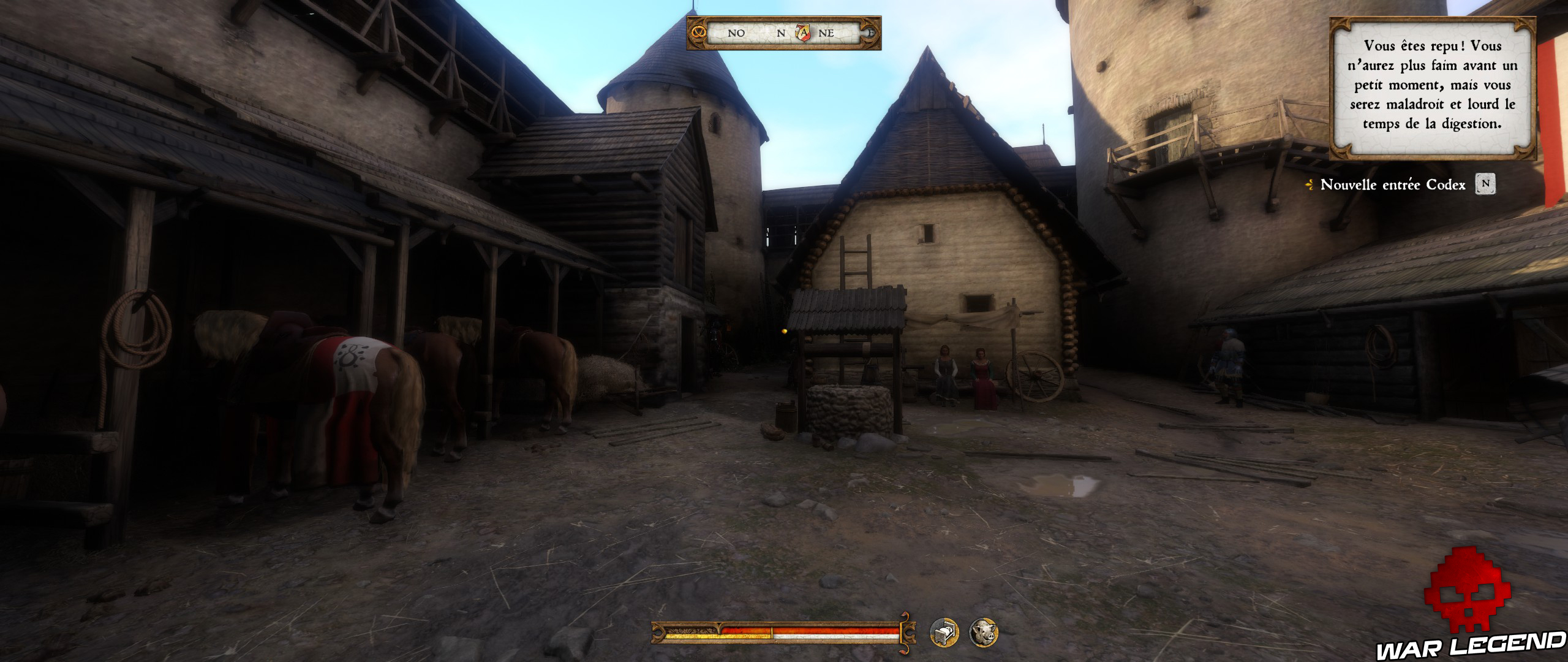Viewport: 1568px width, 662px height.
Task: Collapse the compass direction bar
Action: coord(790,34)
